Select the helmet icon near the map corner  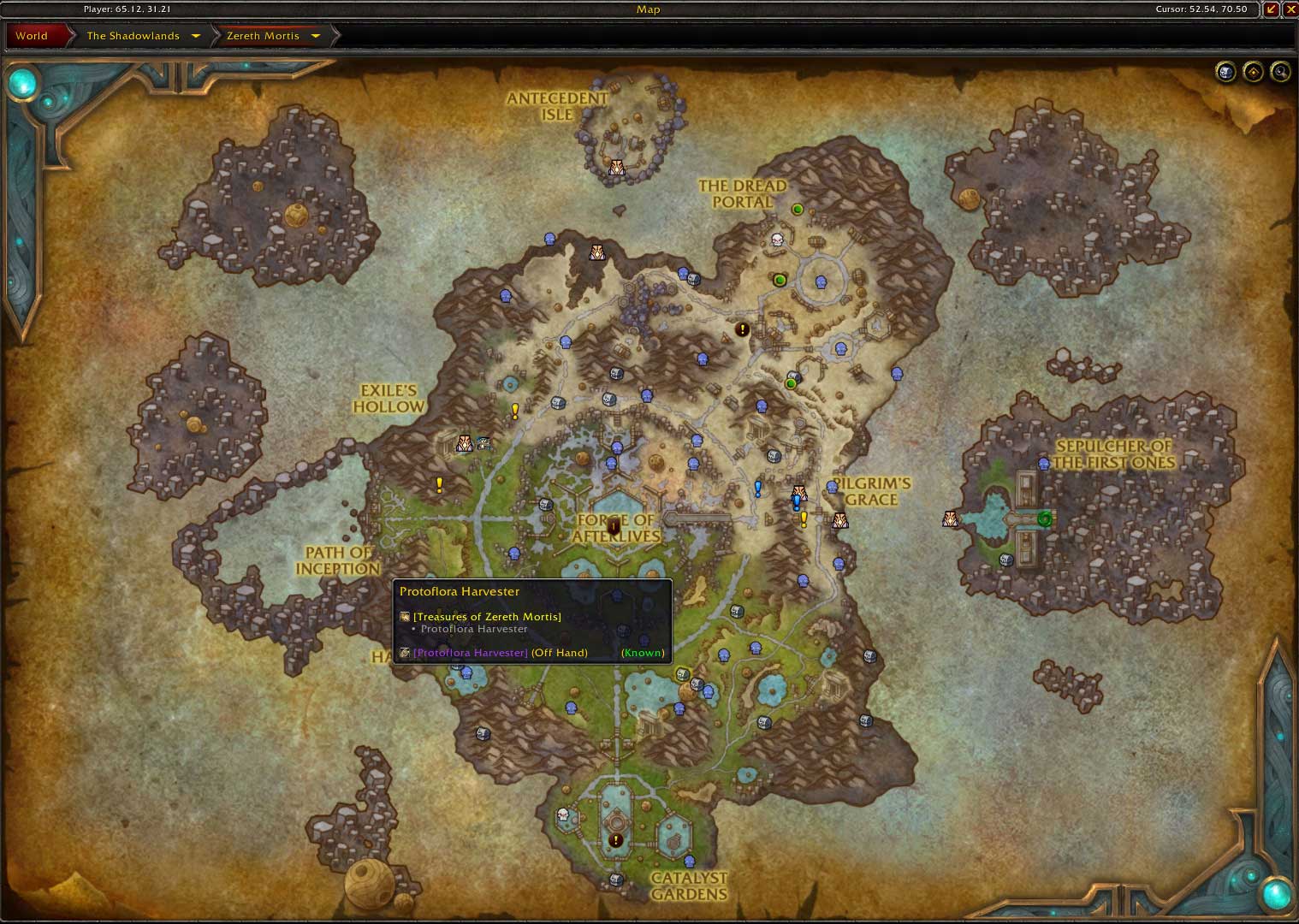tap(1225, 72)
